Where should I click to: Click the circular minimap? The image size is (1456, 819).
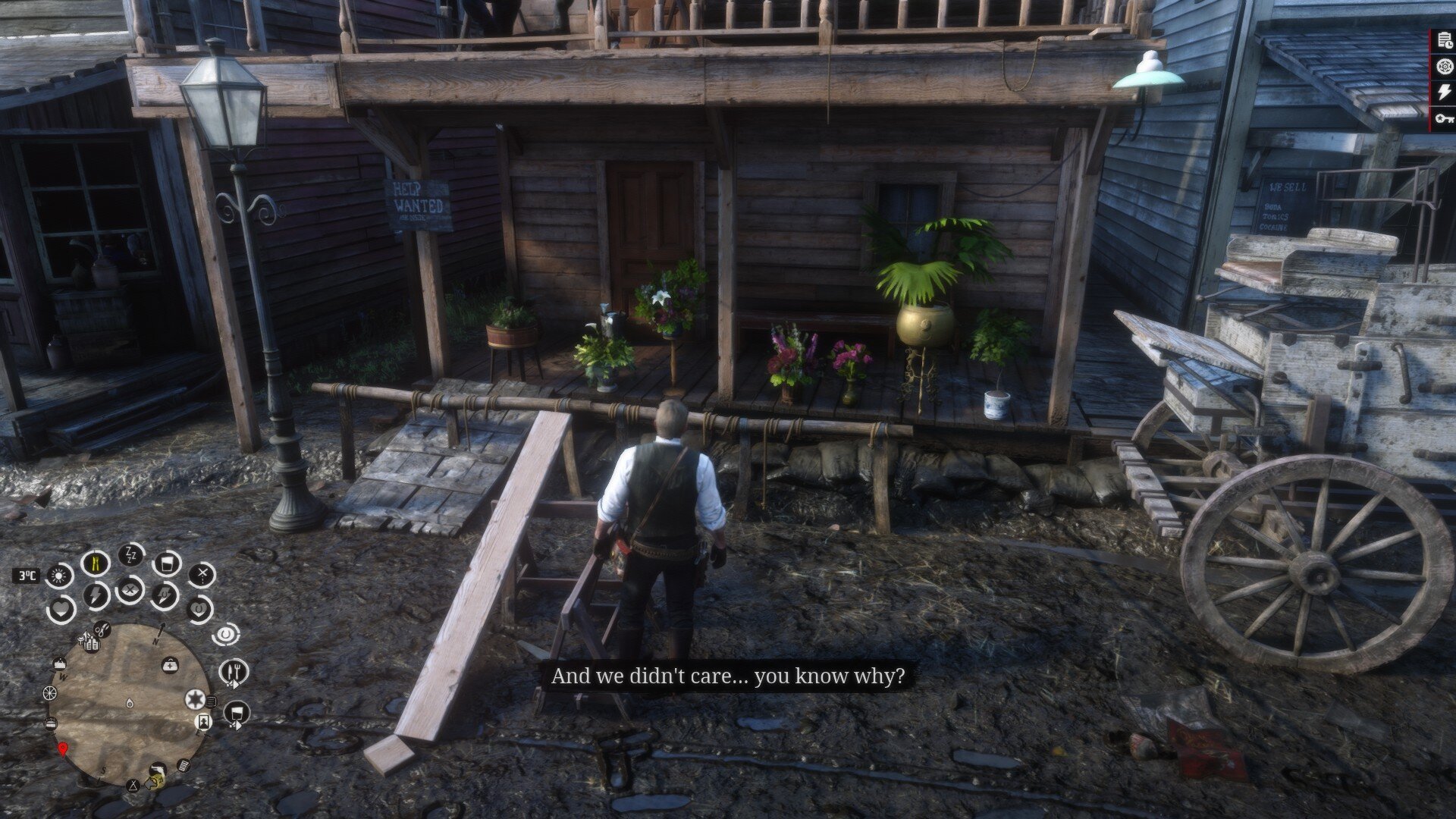[128, 704]
